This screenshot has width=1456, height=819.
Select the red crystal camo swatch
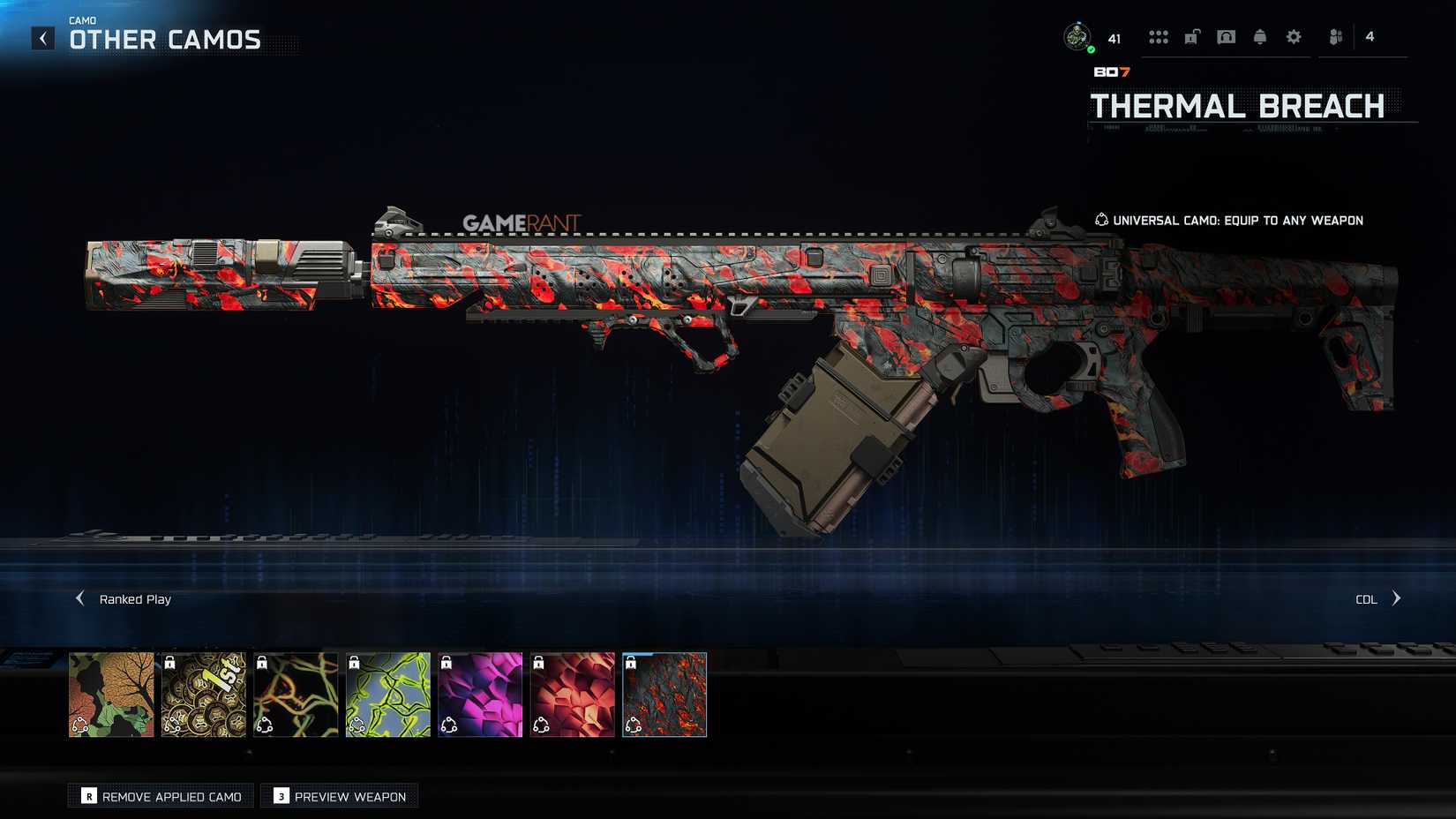572,695
